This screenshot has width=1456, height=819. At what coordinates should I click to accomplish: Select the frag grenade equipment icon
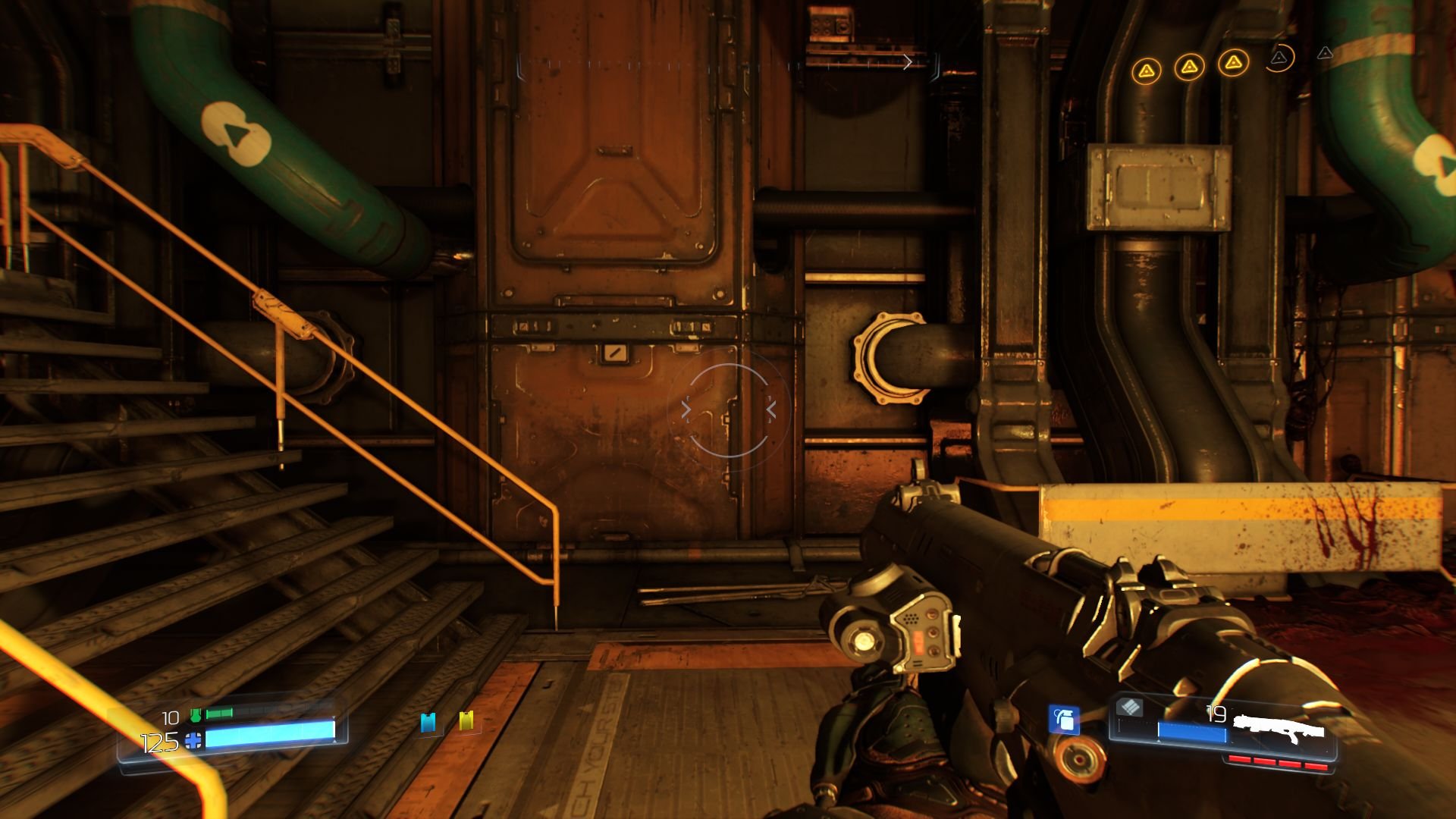[1065, 720]
